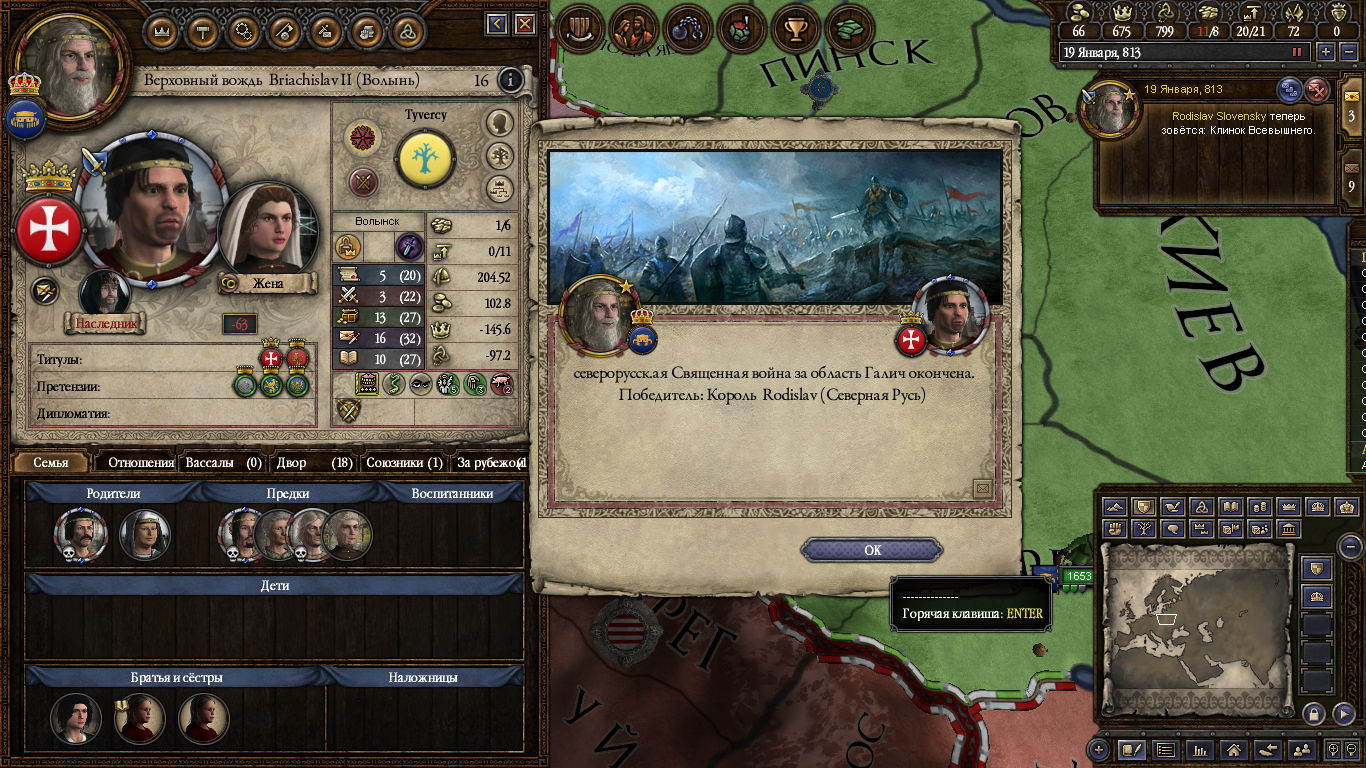Increase game speed with the plus button
The height and width of the screenshot is (768, 1366).
click(1326, 52)
